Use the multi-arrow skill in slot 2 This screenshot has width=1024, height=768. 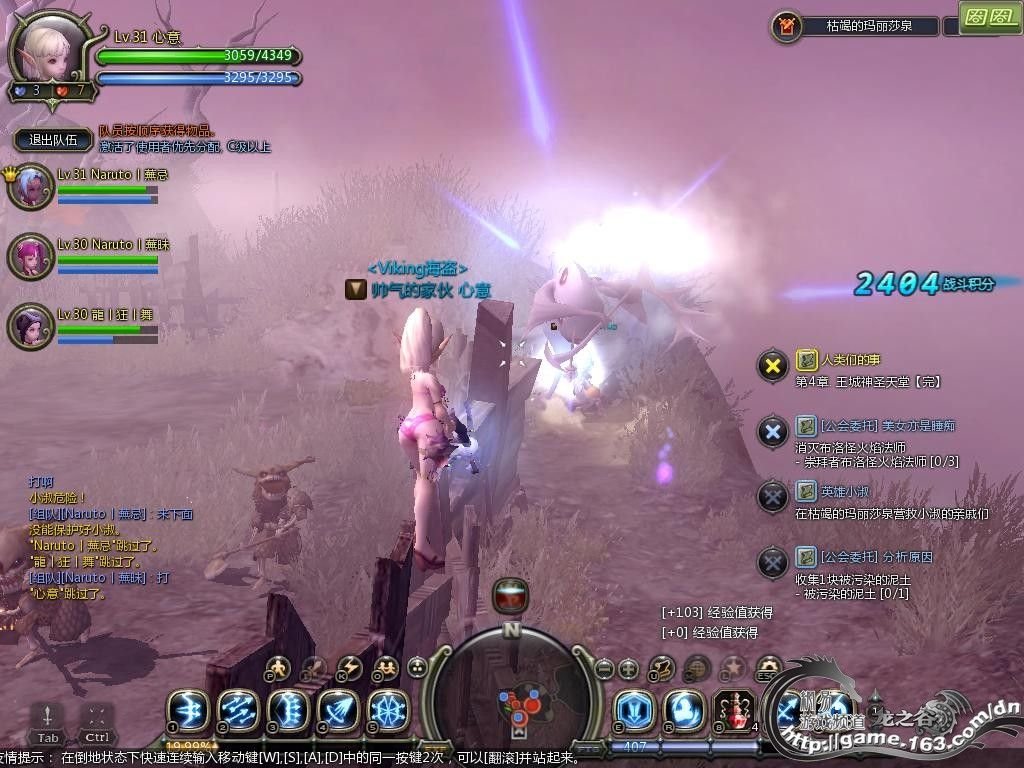tap(238, 710)
